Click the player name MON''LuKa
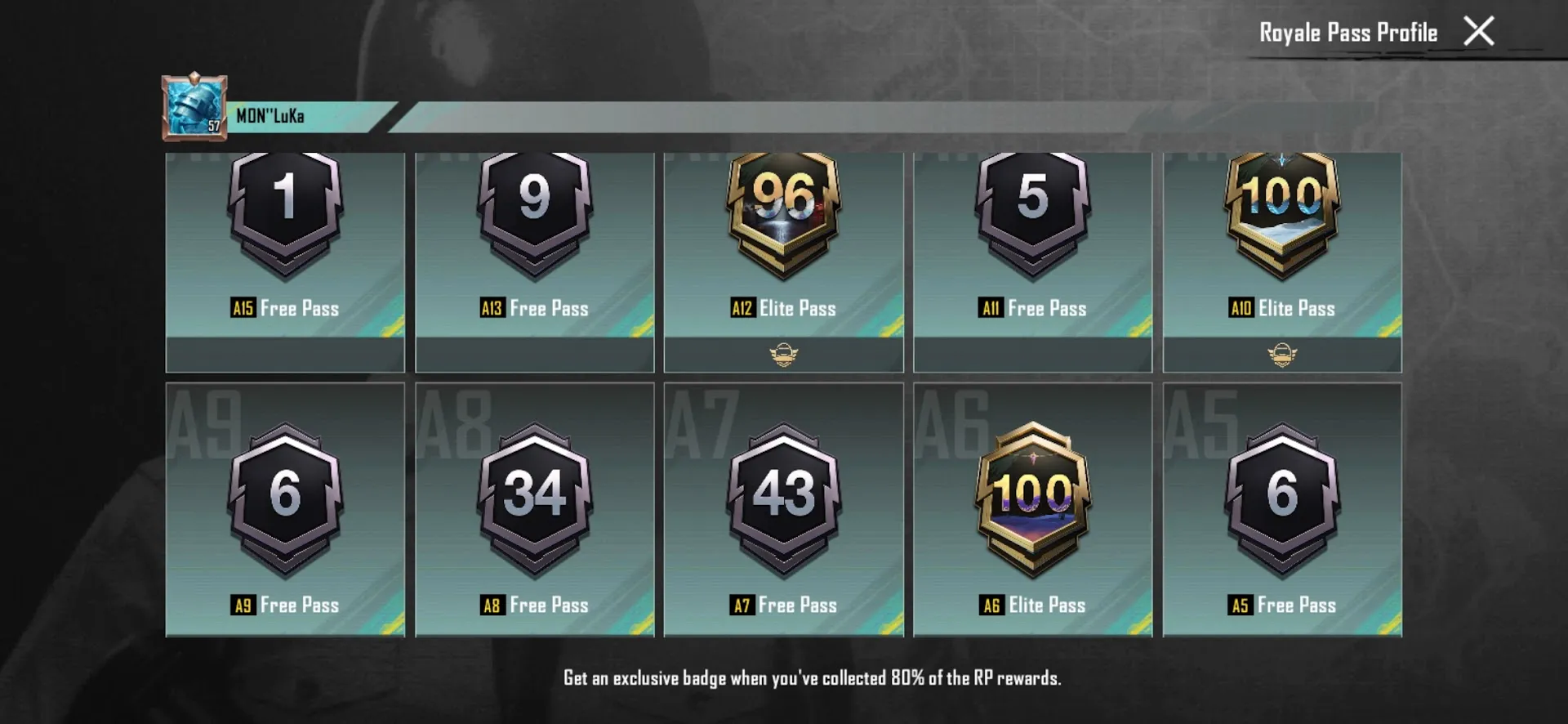 [x=269, y=114]
